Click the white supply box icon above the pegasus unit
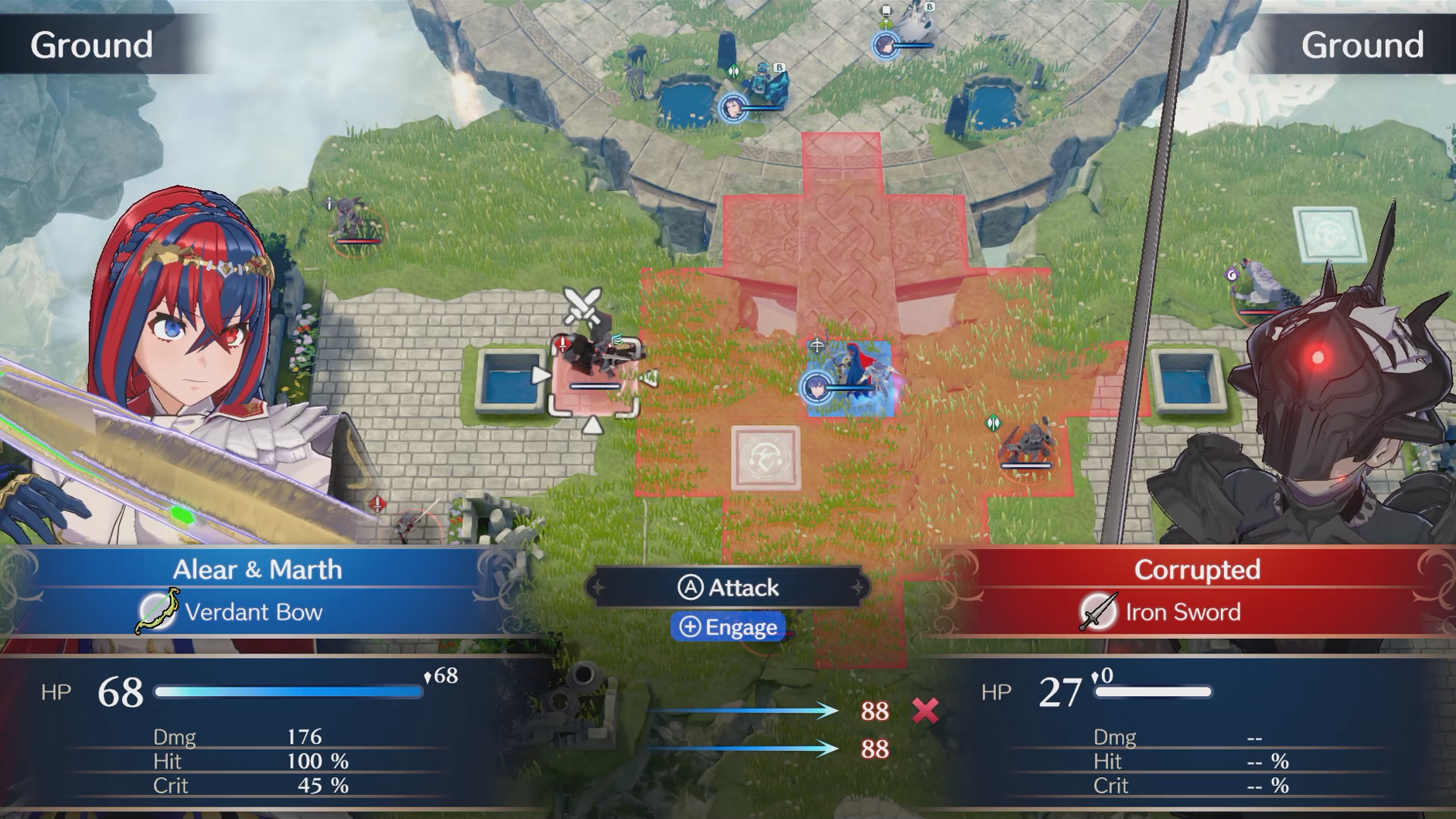 885,11
